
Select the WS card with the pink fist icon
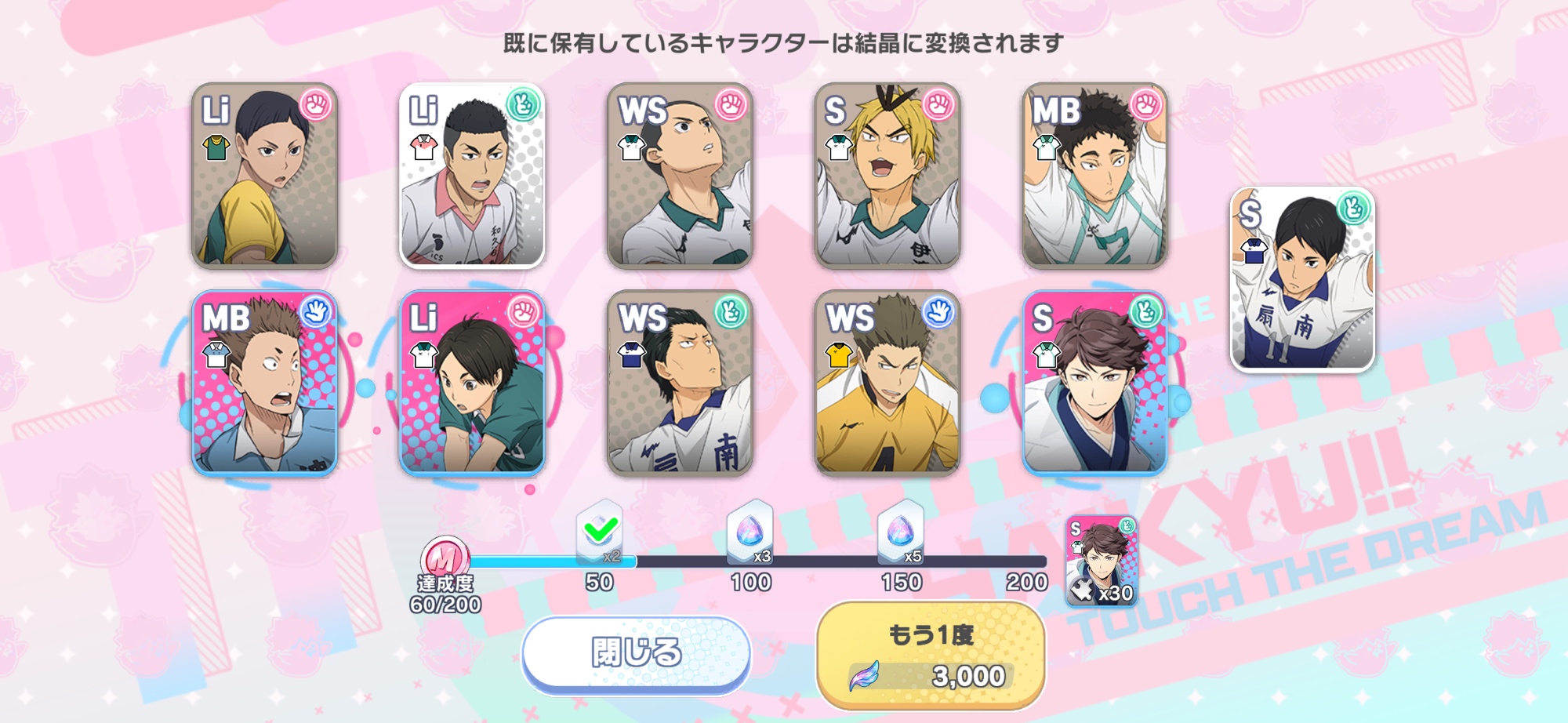click(680, 176)
